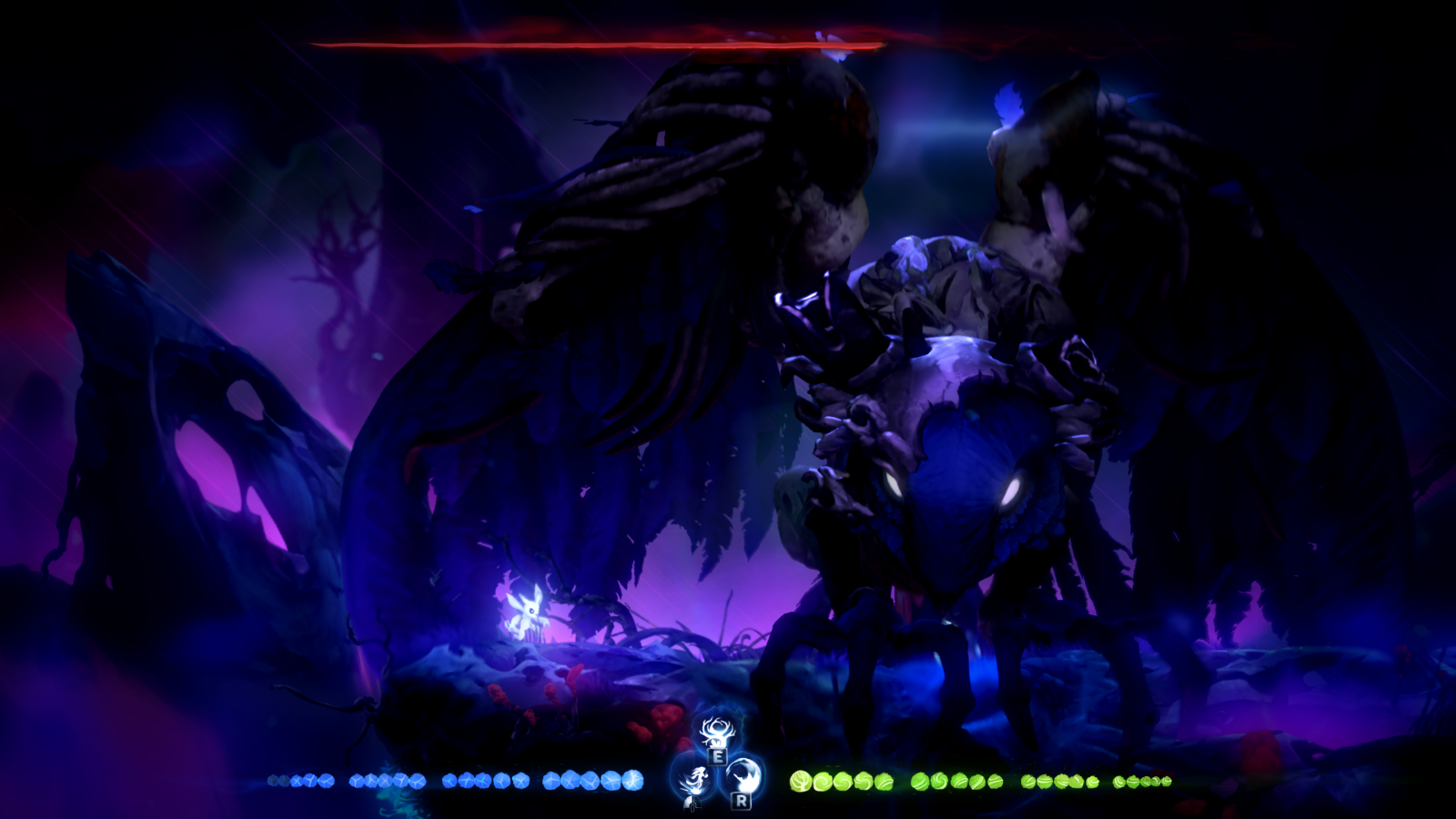Click the R keybind badge
This screenshot has width=1456, height=819.
point(742,802)
